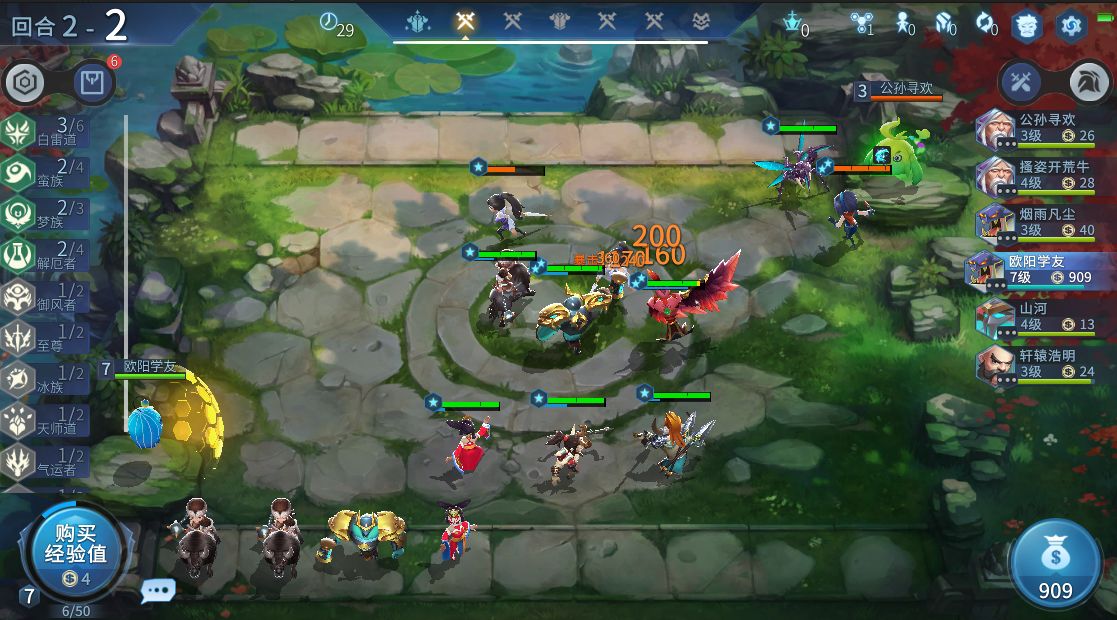Switch to the crossed swords view
The width and height of the screenshot is (1117, 620).
(1021, 82)
